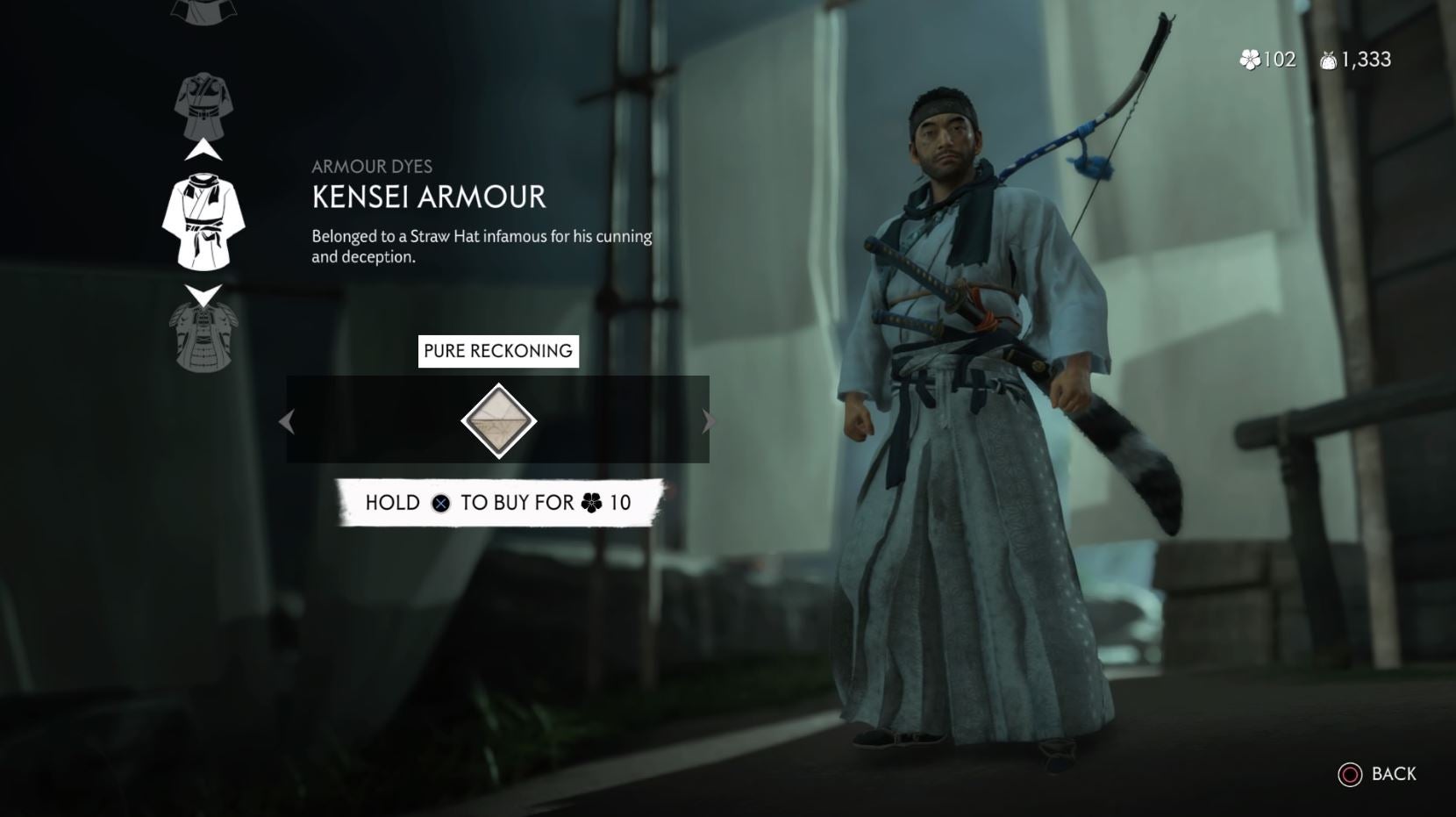This screenshot has width=1456, height=817.
Task: Click the HOLD TO BUY FOR 10 prompt
Action: [500, 503]
